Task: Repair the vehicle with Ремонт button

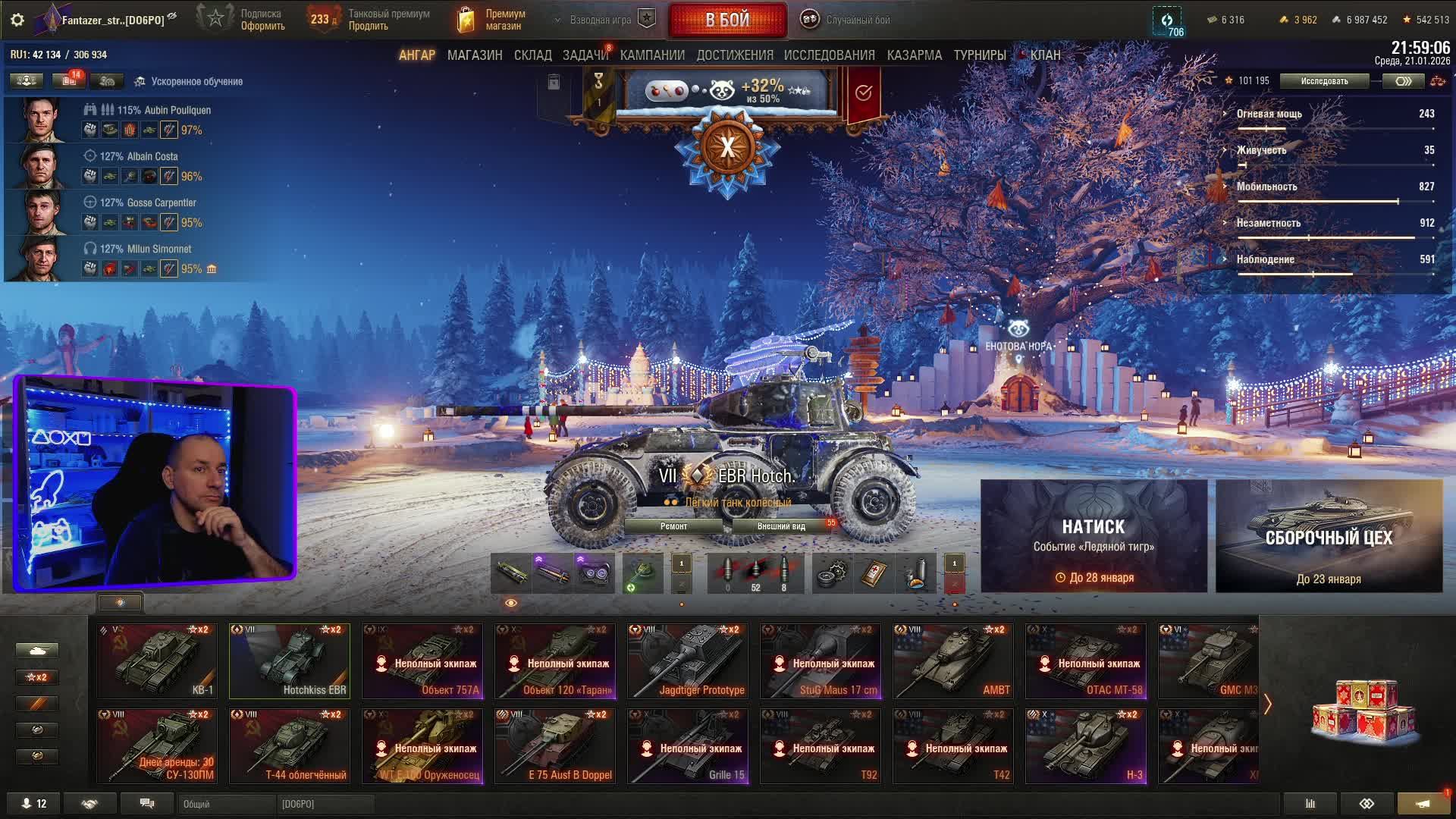Action: 673,526
